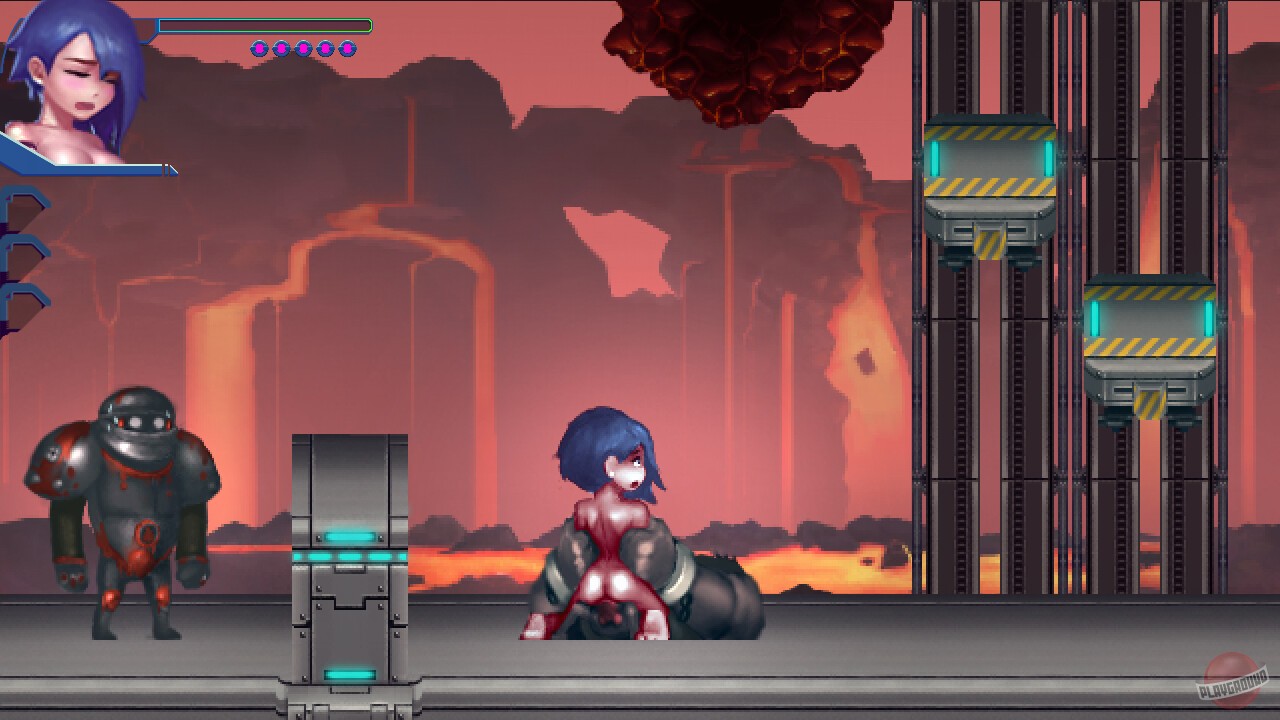This screenshot has width=1280, height=720.
Task: Select the first pink orb indicator
Action: 260,48
